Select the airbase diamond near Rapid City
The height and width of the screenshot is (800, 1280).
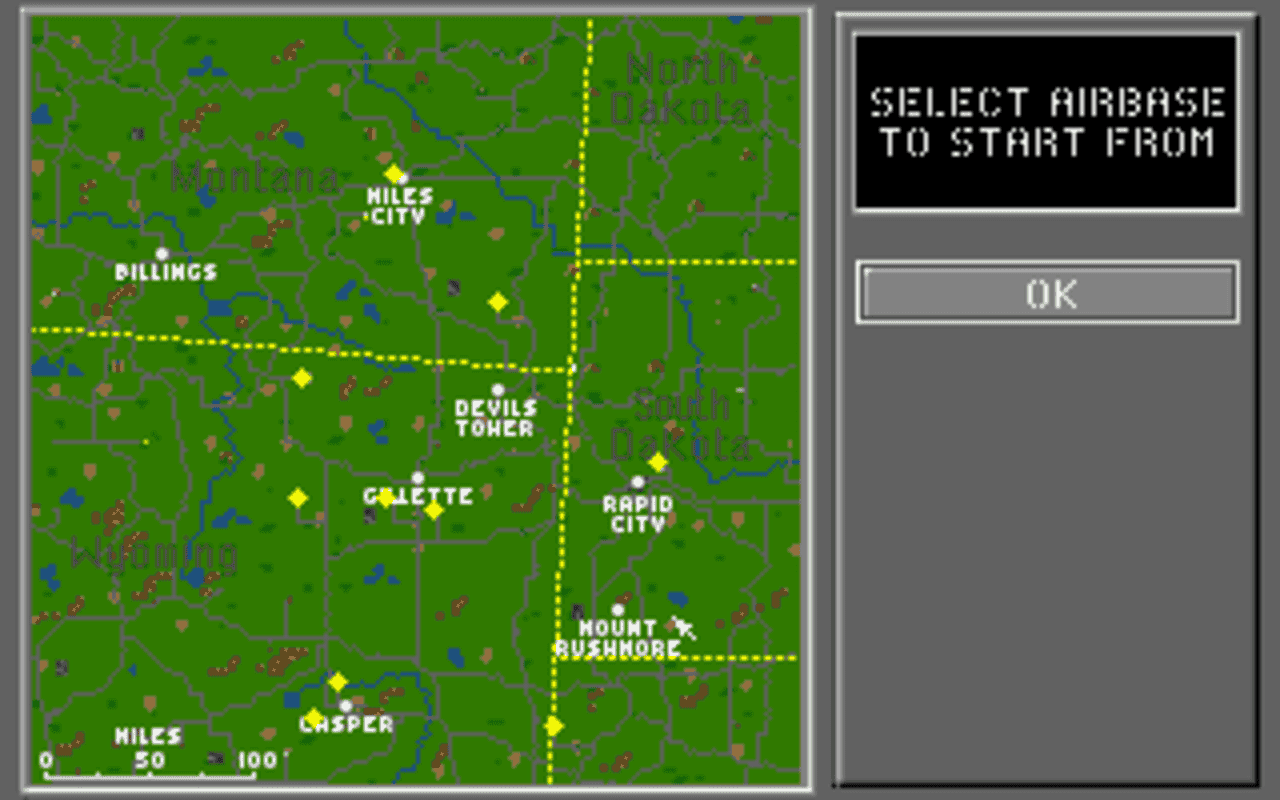(658, 461)
